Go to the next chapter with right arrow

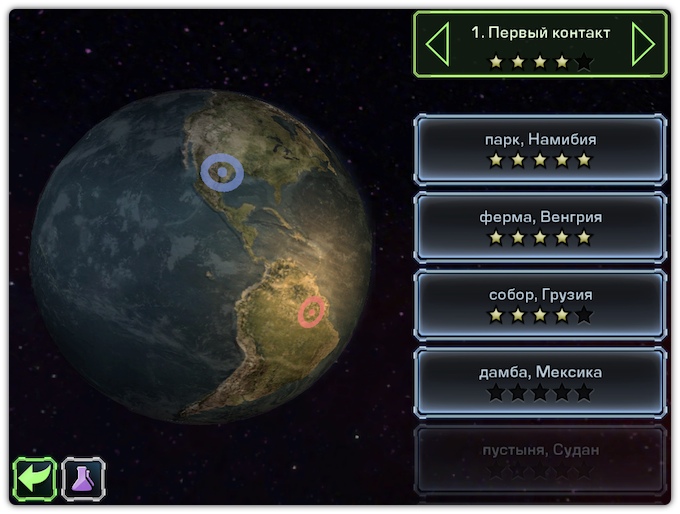click(643, 45)
